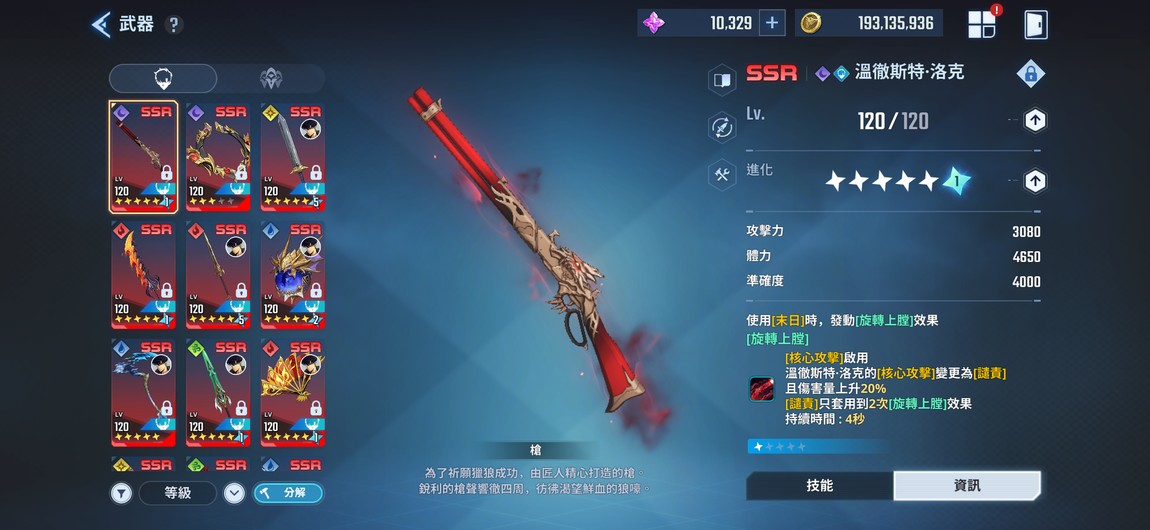The height and width of the screenshot is (530, 1150).
Task: Select the grey greatsword weapon card
Action: coord(292,156)
